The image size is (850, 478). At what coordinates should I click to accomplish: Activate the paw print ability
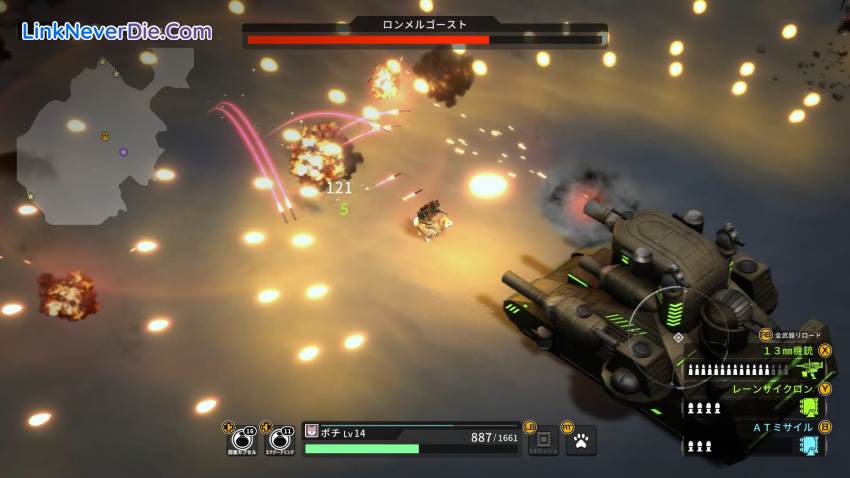(581, 439)
